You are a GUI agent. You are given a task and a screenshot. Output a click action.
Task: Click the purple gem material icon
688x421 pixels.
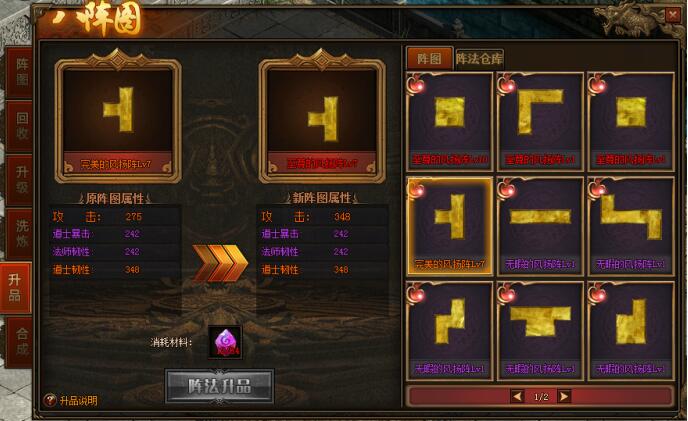223,342
